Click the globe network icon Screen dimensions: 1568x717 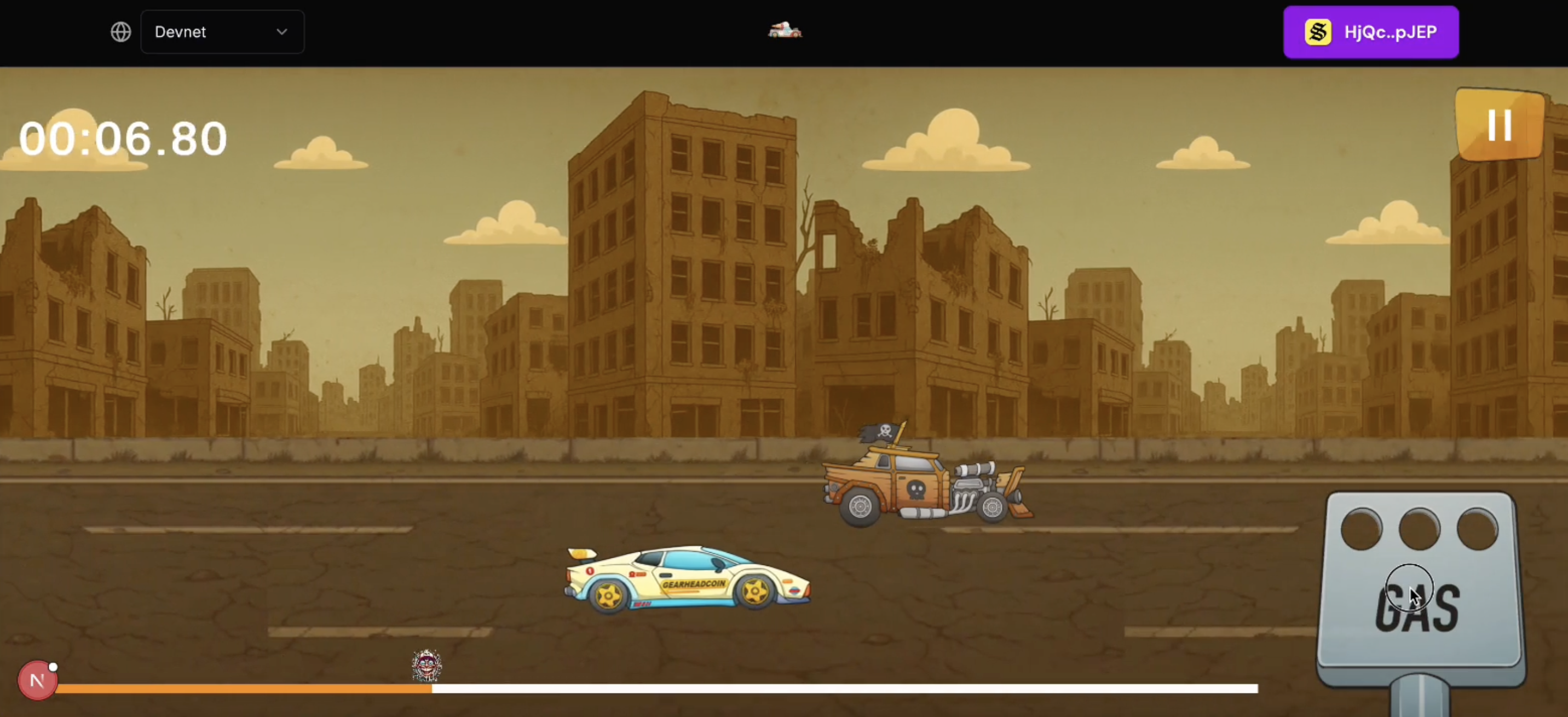coord(120,32)
